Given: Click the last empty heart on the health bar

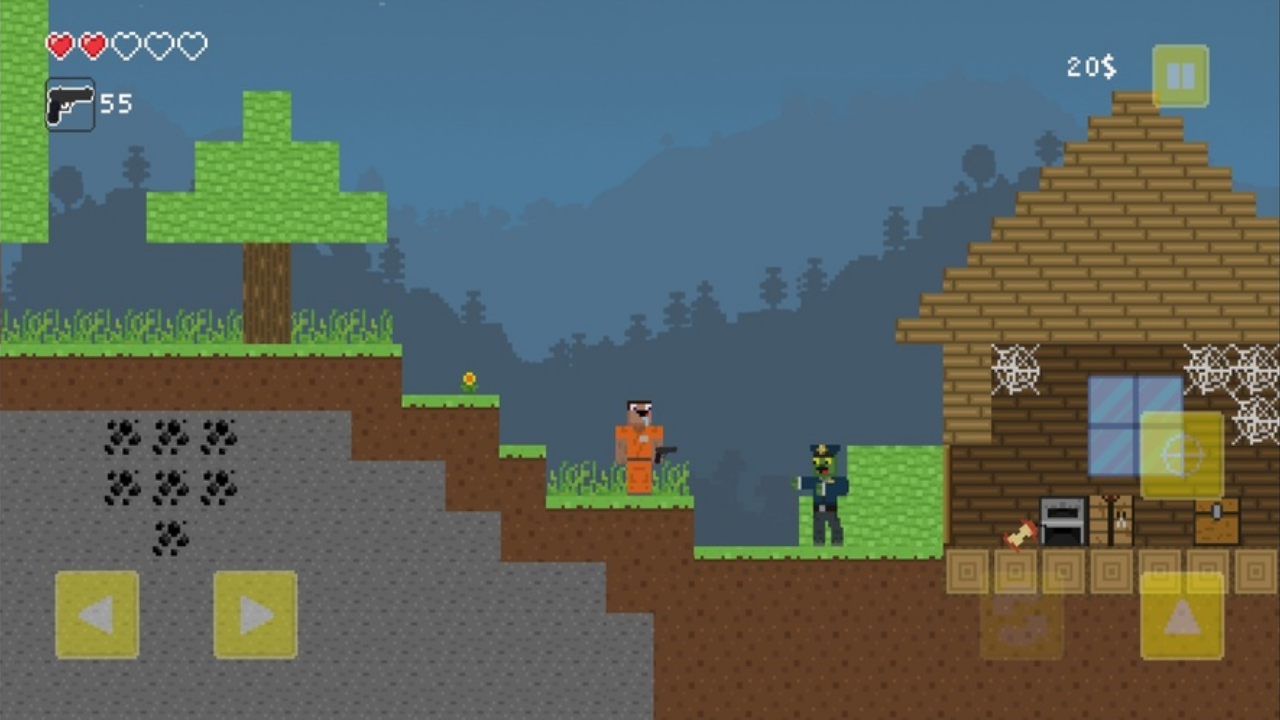Looking at the screenshot, I should [195, 46].
